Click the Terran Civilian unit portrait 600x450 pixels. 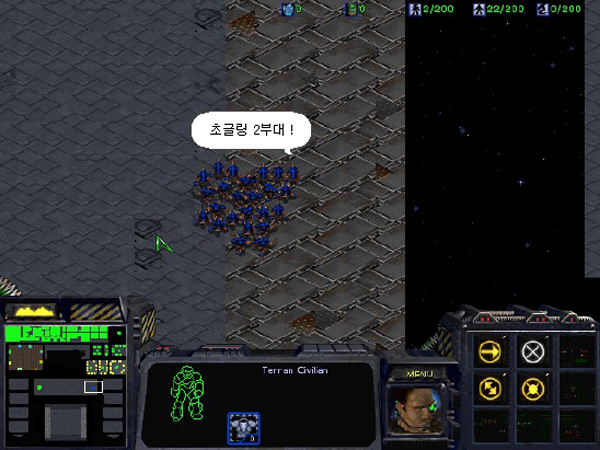(x=417, y=410)
